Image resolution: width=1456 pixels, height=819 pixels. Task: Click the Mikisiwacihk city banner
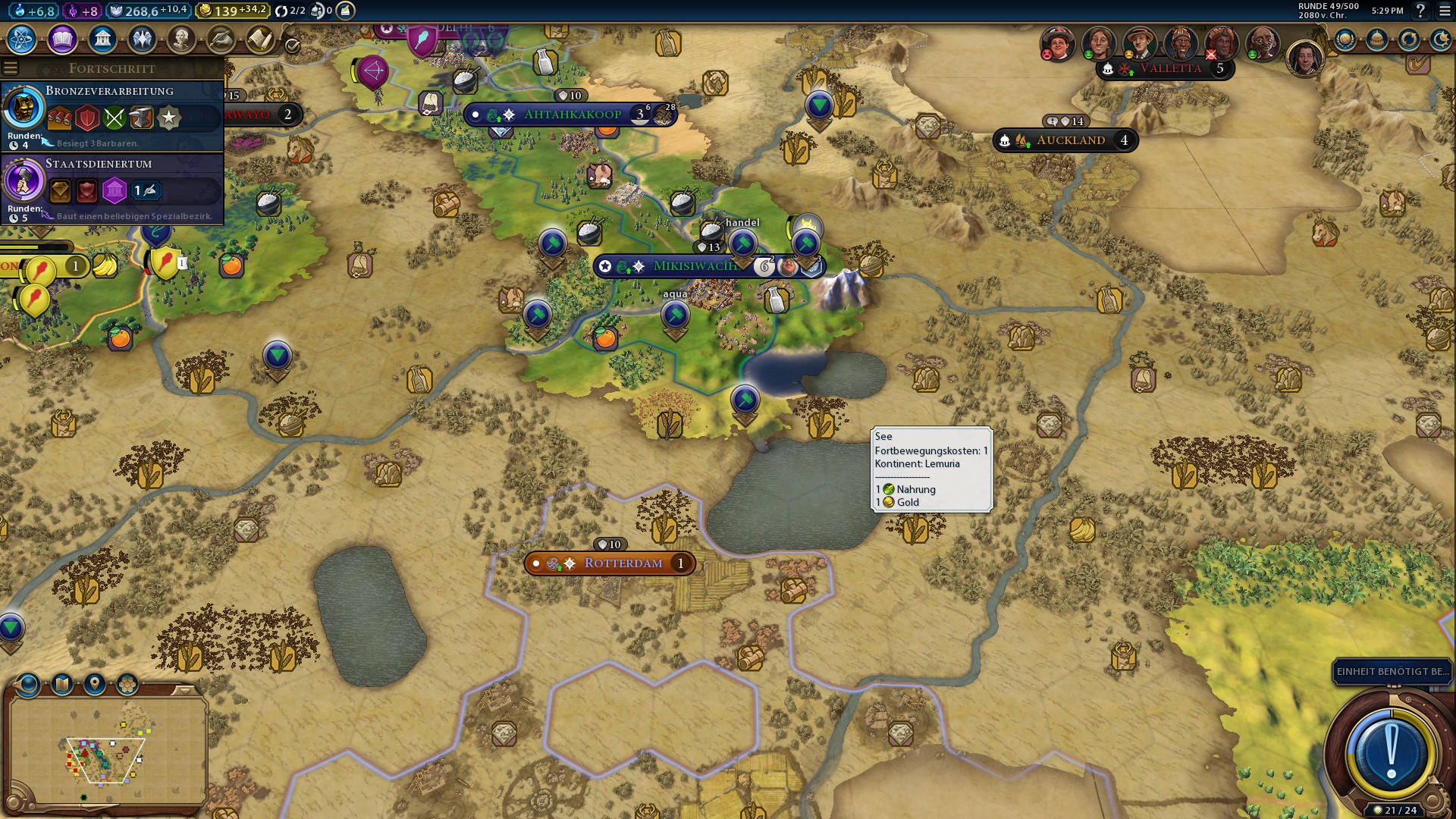click(x=694, y=266)
